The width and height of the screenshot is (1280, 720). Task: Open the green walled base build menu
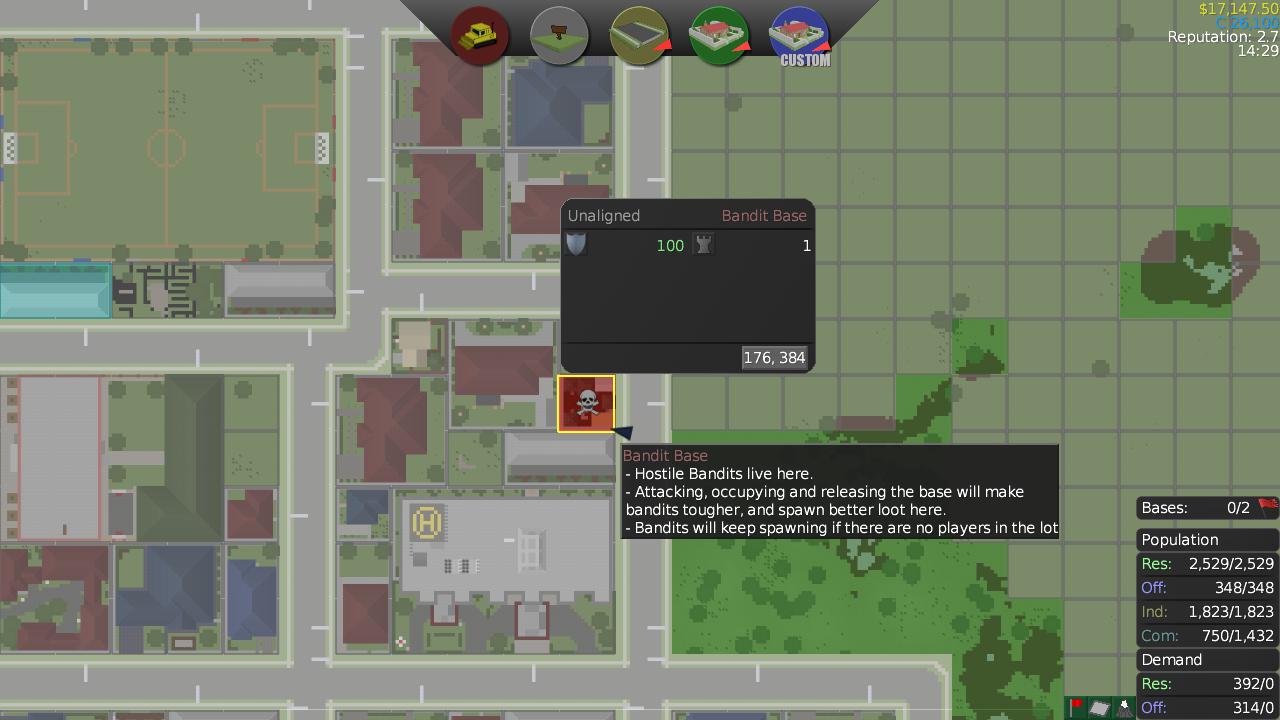click(719, 34)
